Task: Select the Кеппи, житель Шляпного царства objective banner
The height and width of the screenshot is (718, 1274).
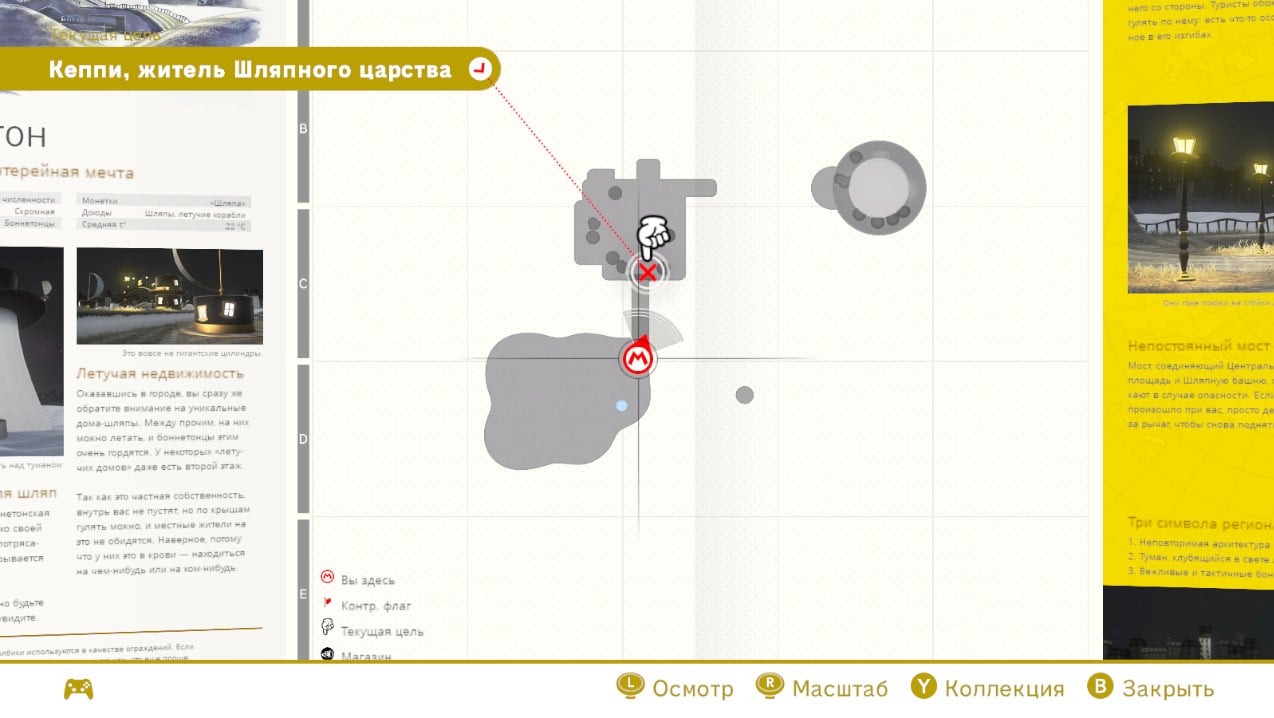Action: 250,69
